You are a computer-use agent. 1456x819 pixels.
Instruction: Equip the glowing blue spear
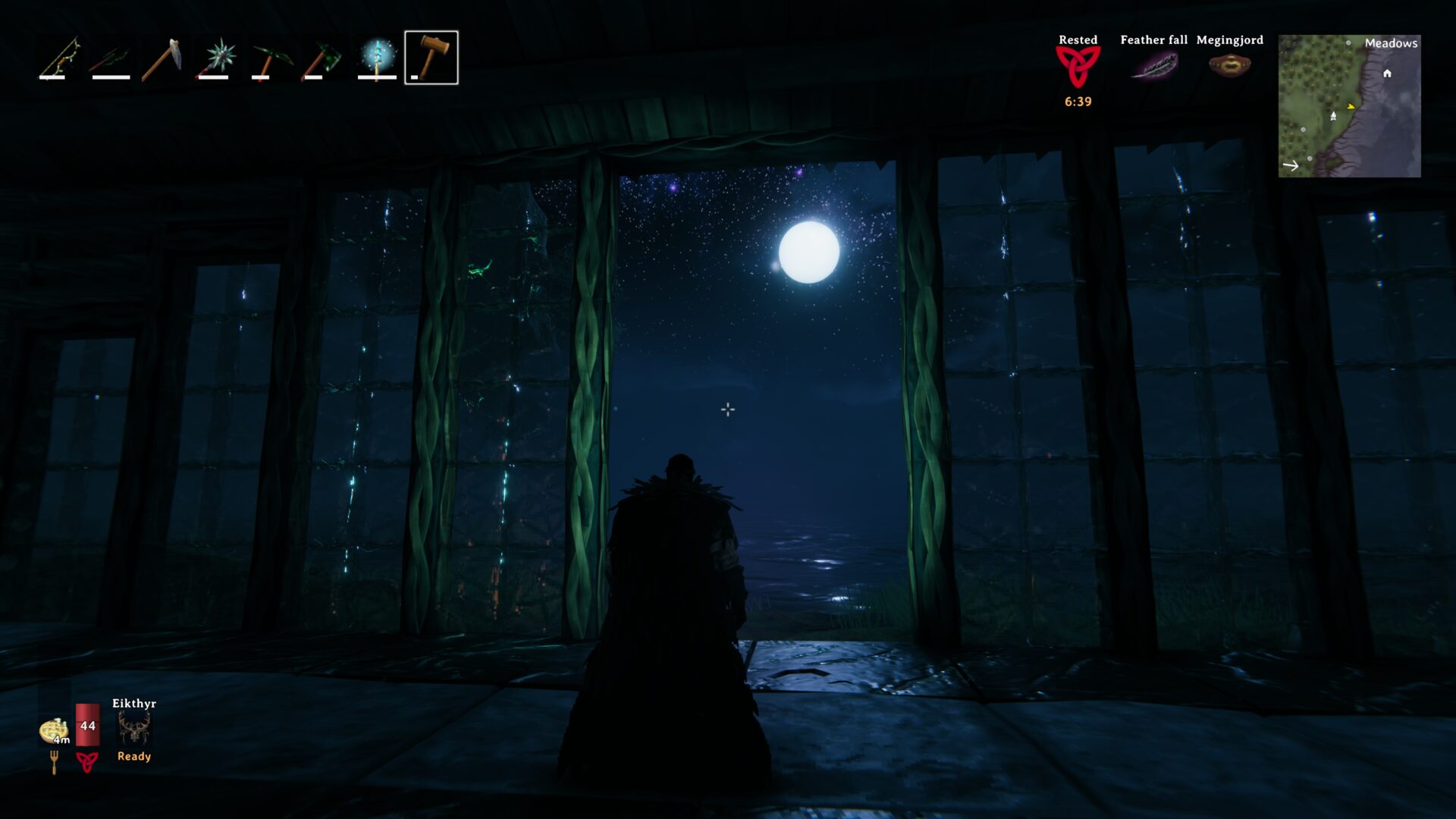377,58
